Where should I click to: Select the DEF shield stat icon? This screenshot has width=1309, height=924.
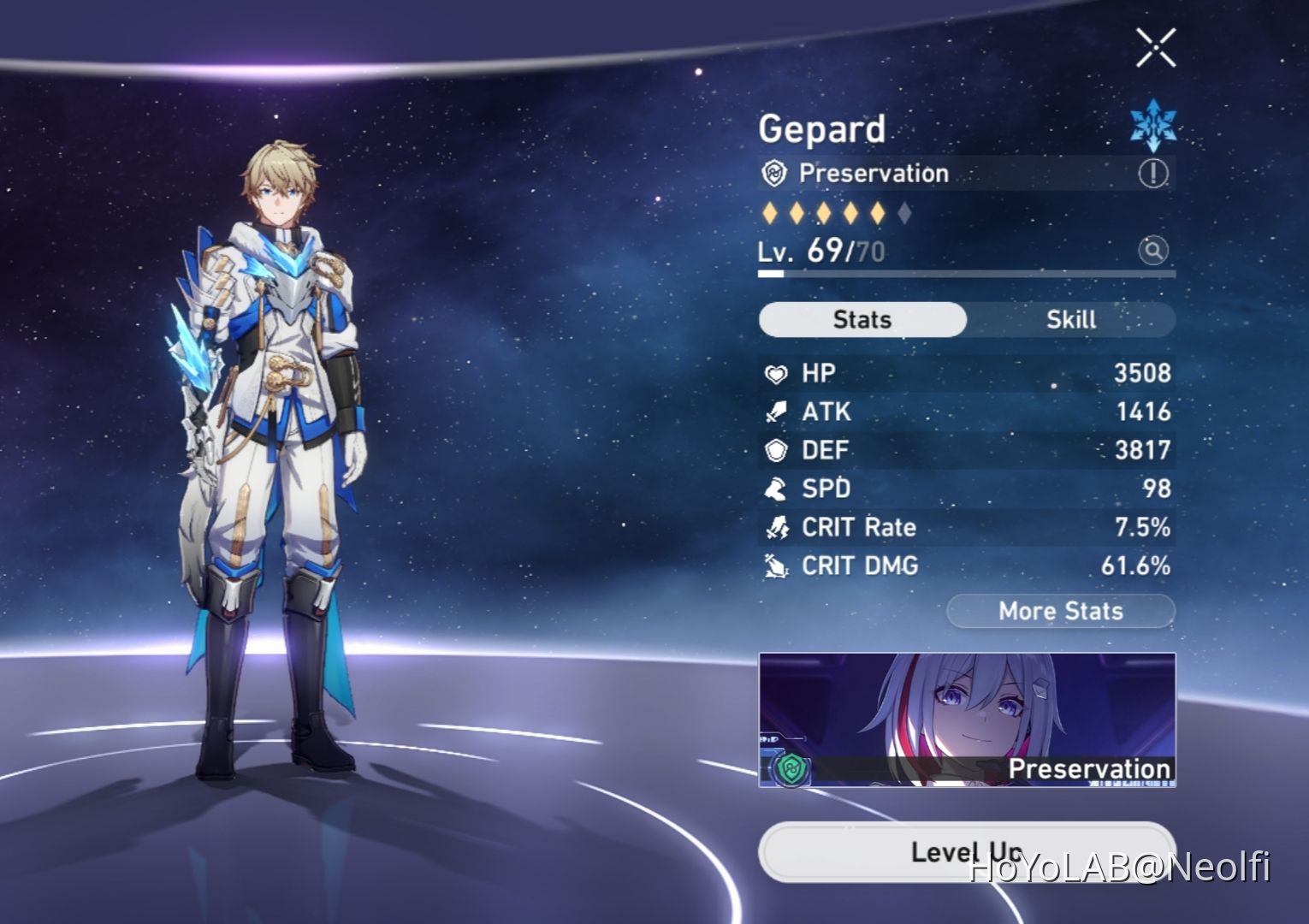(x=776, y=450)
